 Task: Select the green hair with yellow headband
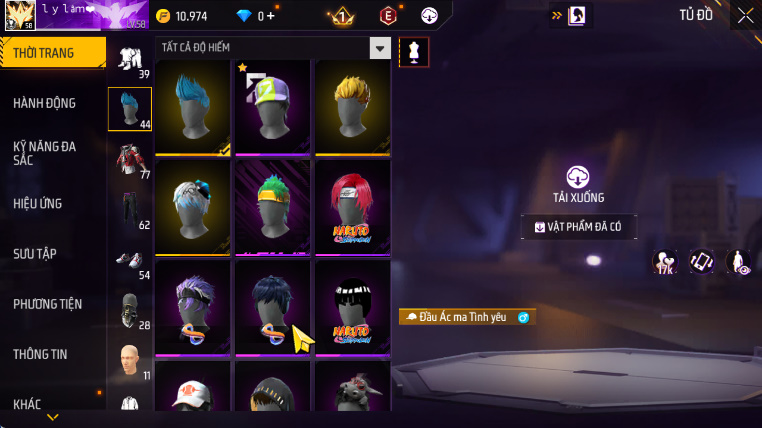(x=272, y=207)
